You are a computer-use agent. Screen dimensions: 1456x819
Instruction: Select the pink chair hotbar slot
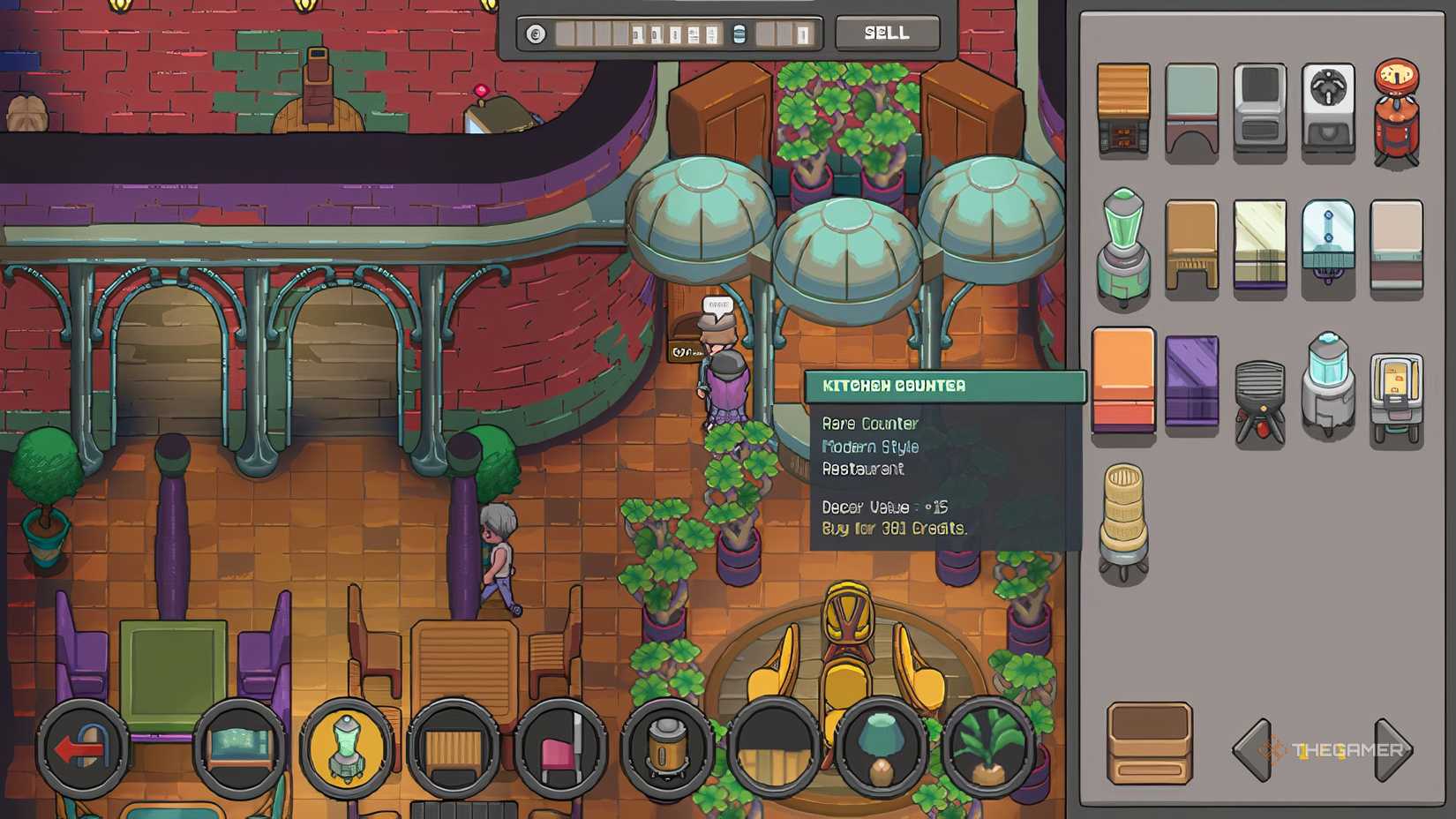pos(560,750)
